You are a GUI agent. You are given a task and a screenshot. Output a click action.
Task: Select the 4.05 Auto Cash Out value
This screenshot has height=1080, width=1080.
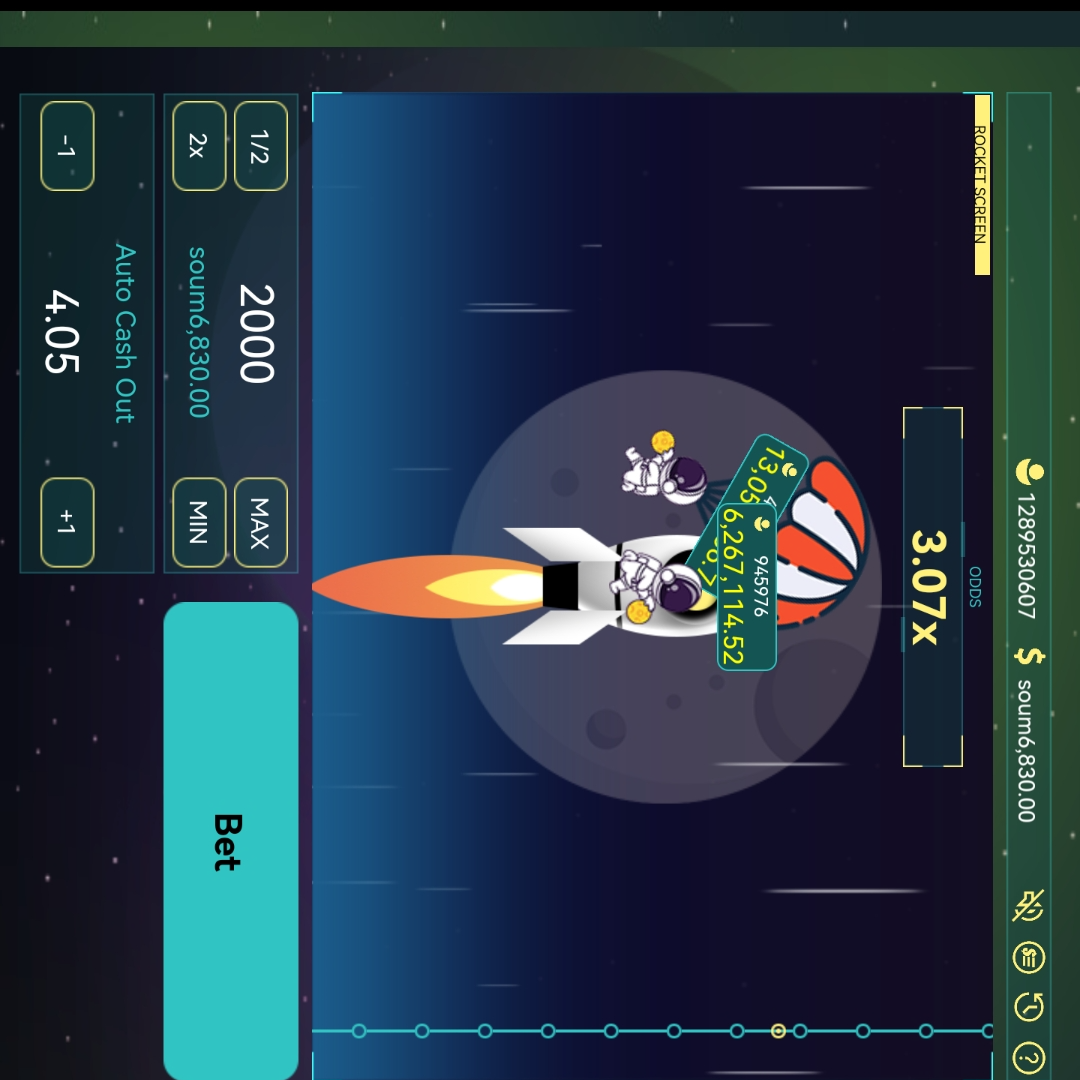(62, 331)
